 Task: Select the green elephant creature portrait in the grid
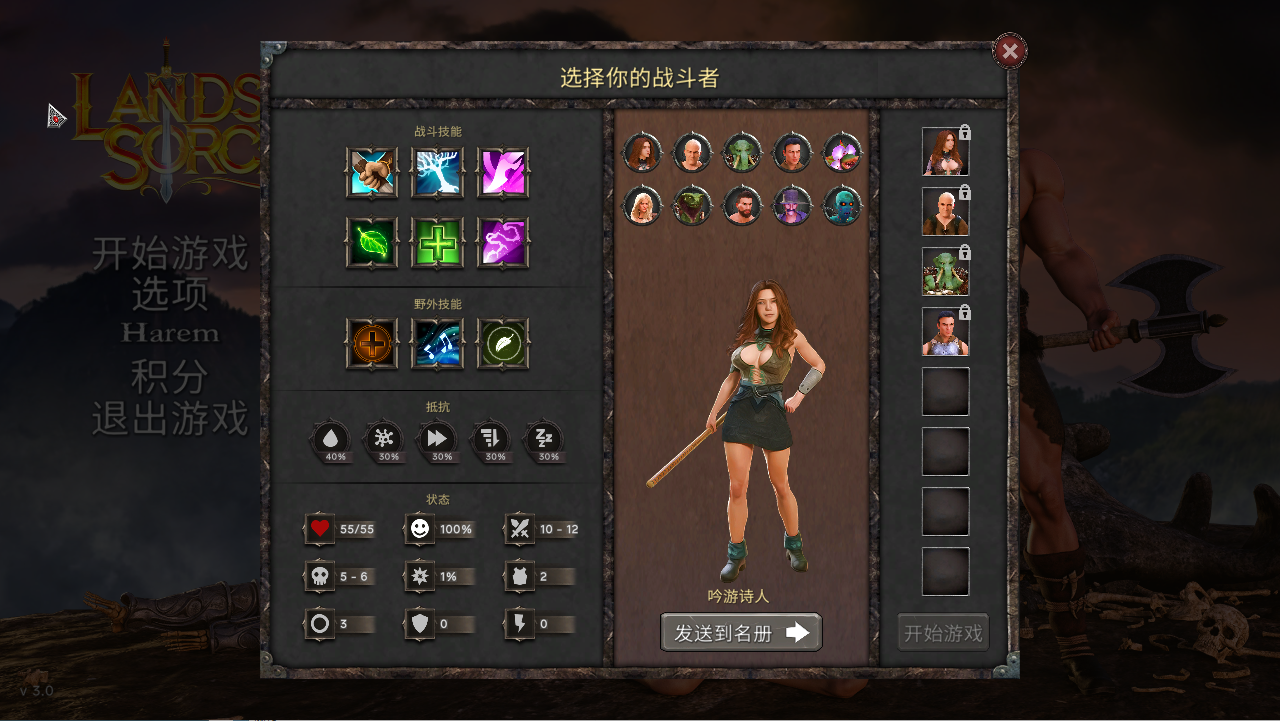coord(742,153)
